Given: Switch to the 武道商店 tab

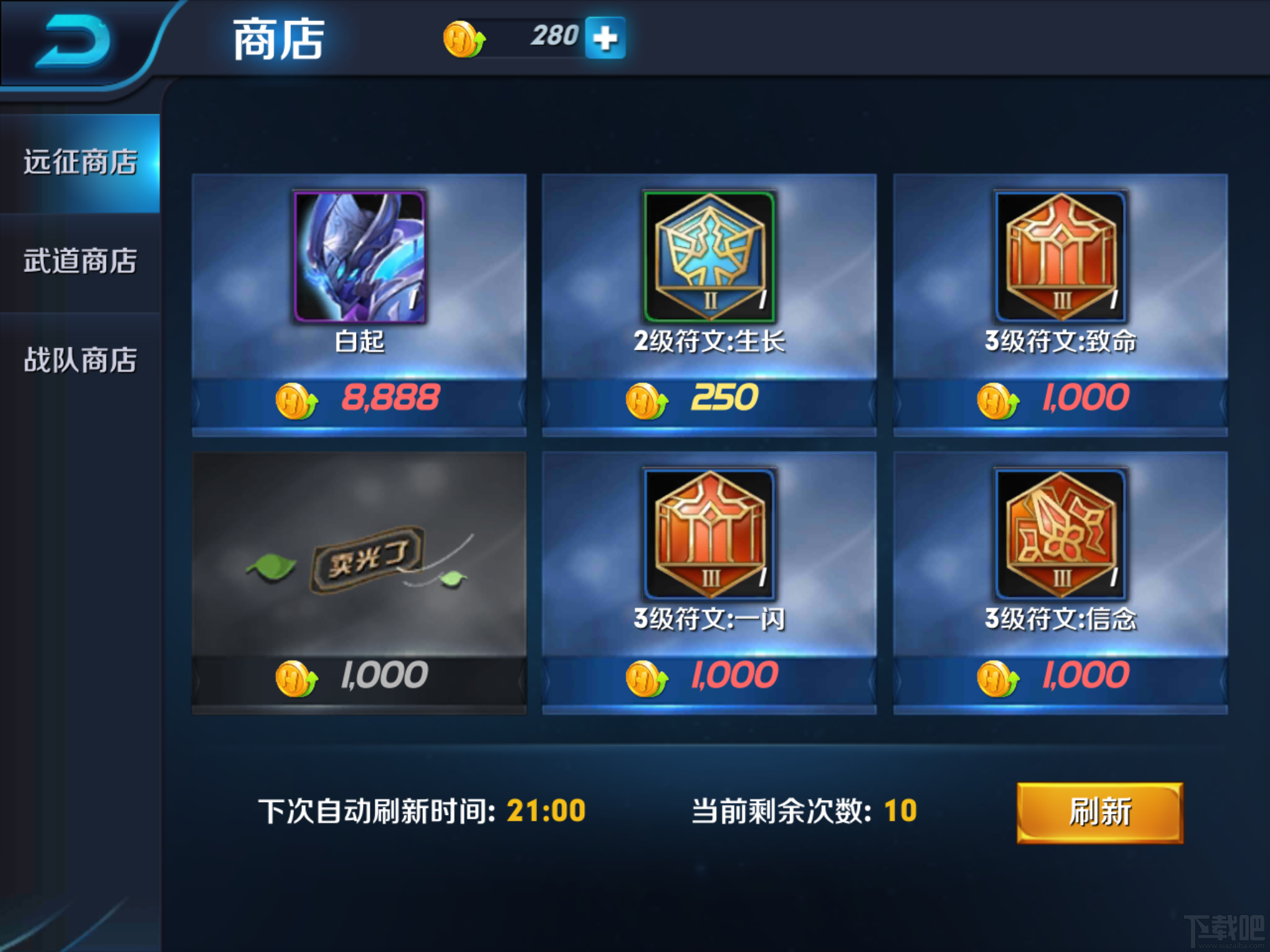Looking at the screenshot, I should point(79,260).
